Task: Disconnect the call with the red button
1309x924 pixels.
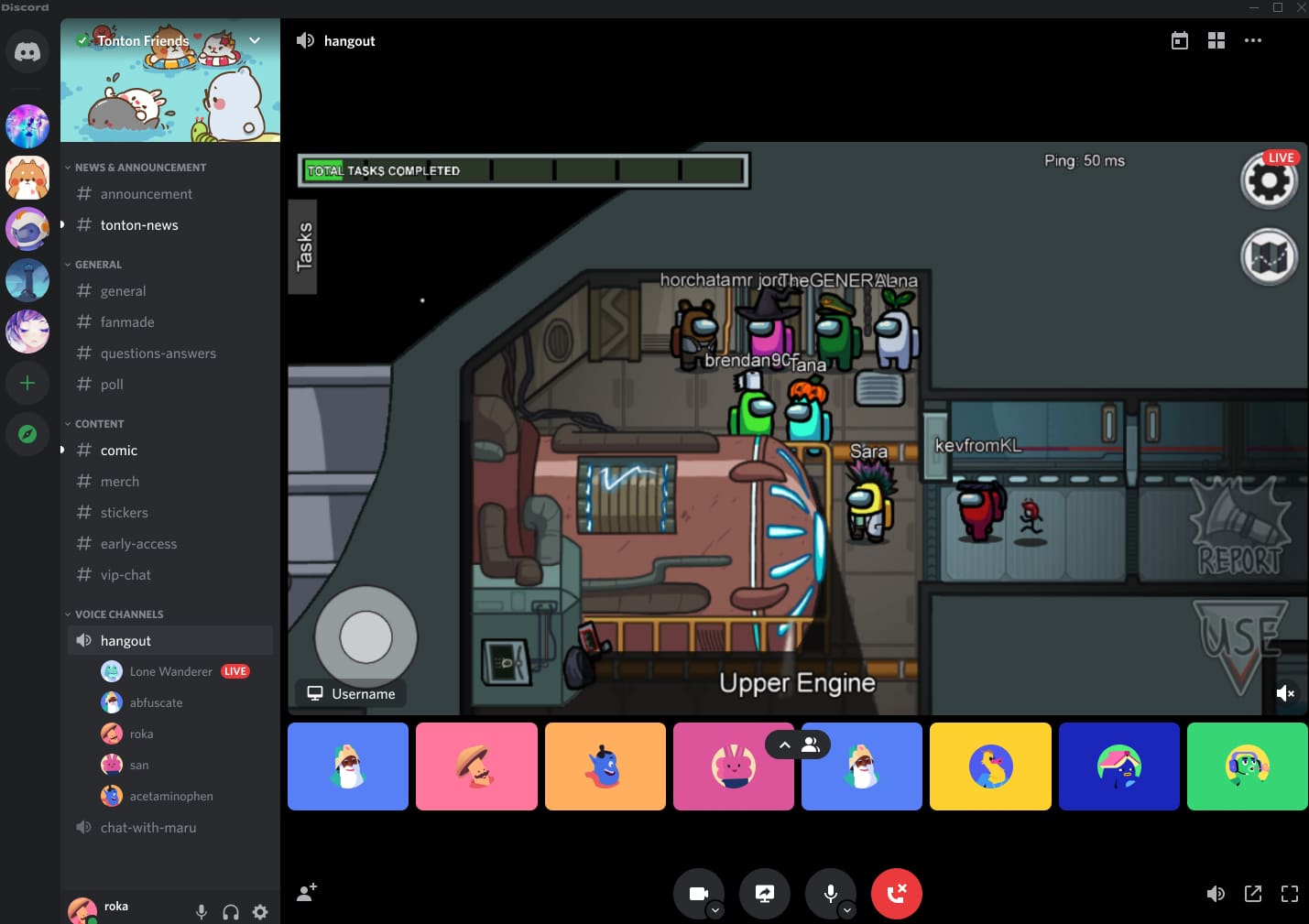Action: pos(896,893)
